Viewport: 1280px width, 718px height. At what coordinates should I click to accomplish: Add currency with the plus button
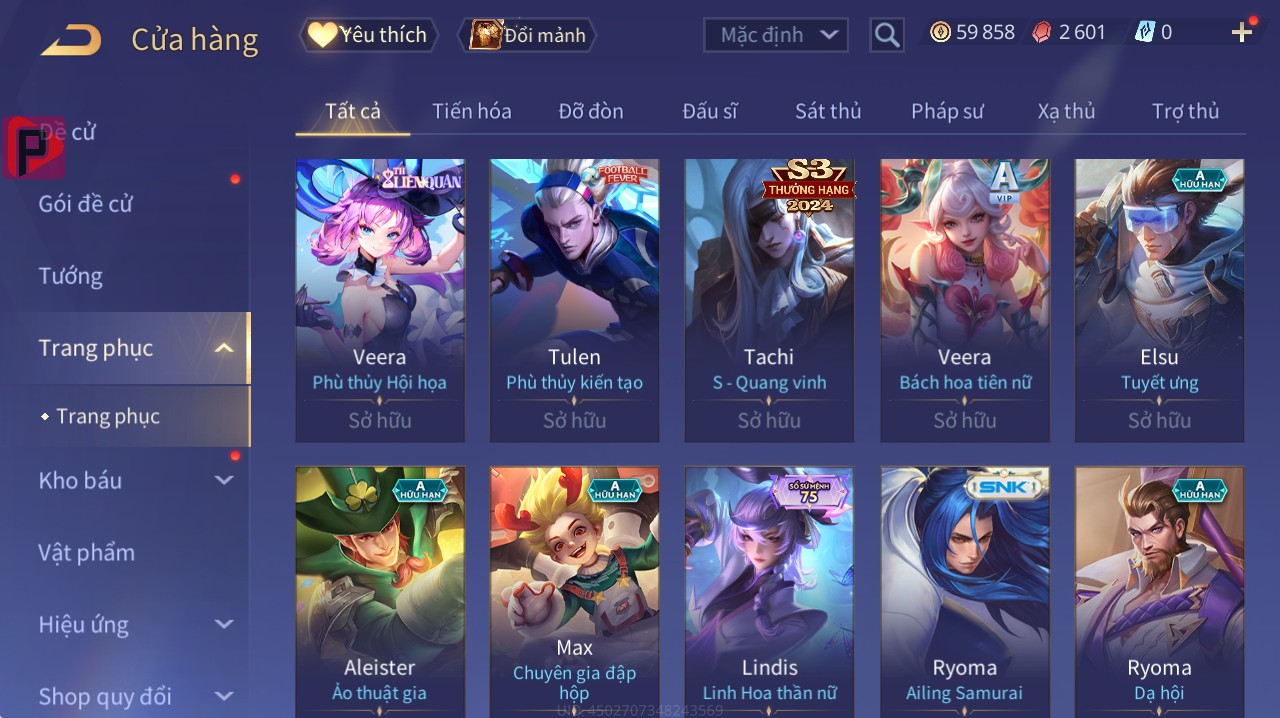1241,33
